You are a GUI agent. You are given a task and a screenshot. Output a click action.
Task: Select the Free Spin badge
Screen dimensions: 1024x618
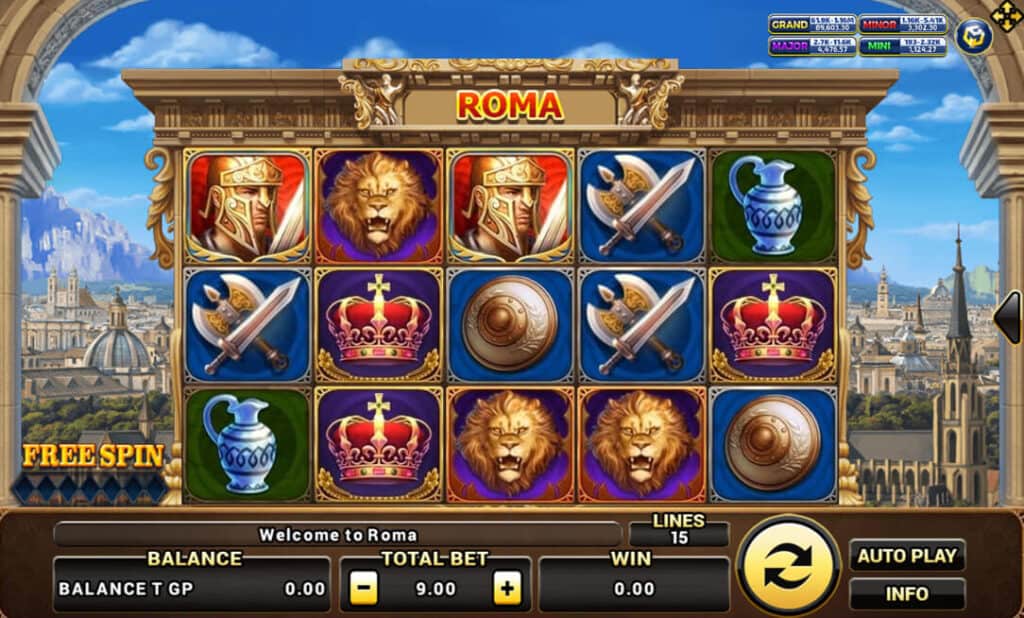click(x=92, y=458)
